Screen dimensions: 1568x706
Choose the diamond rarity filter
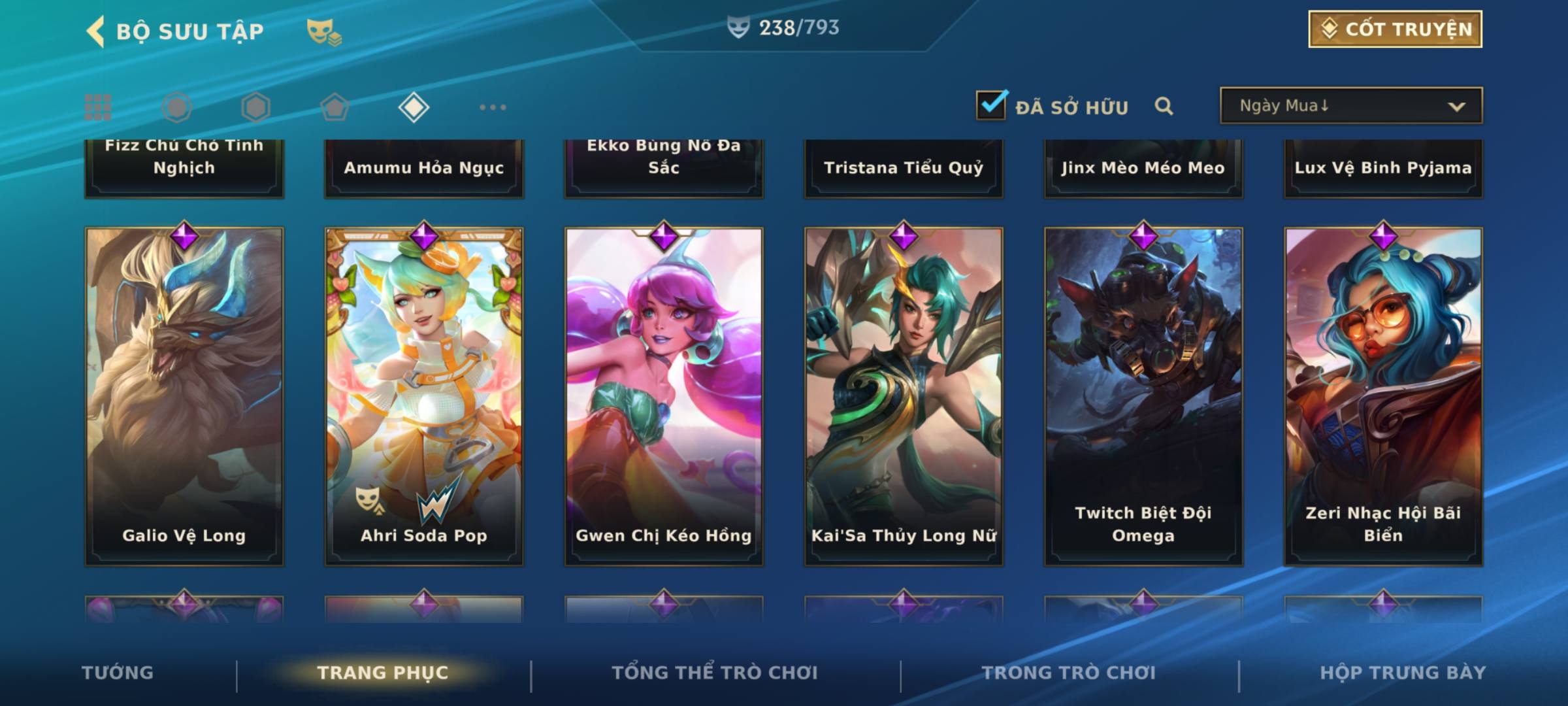tap(414, 107)
